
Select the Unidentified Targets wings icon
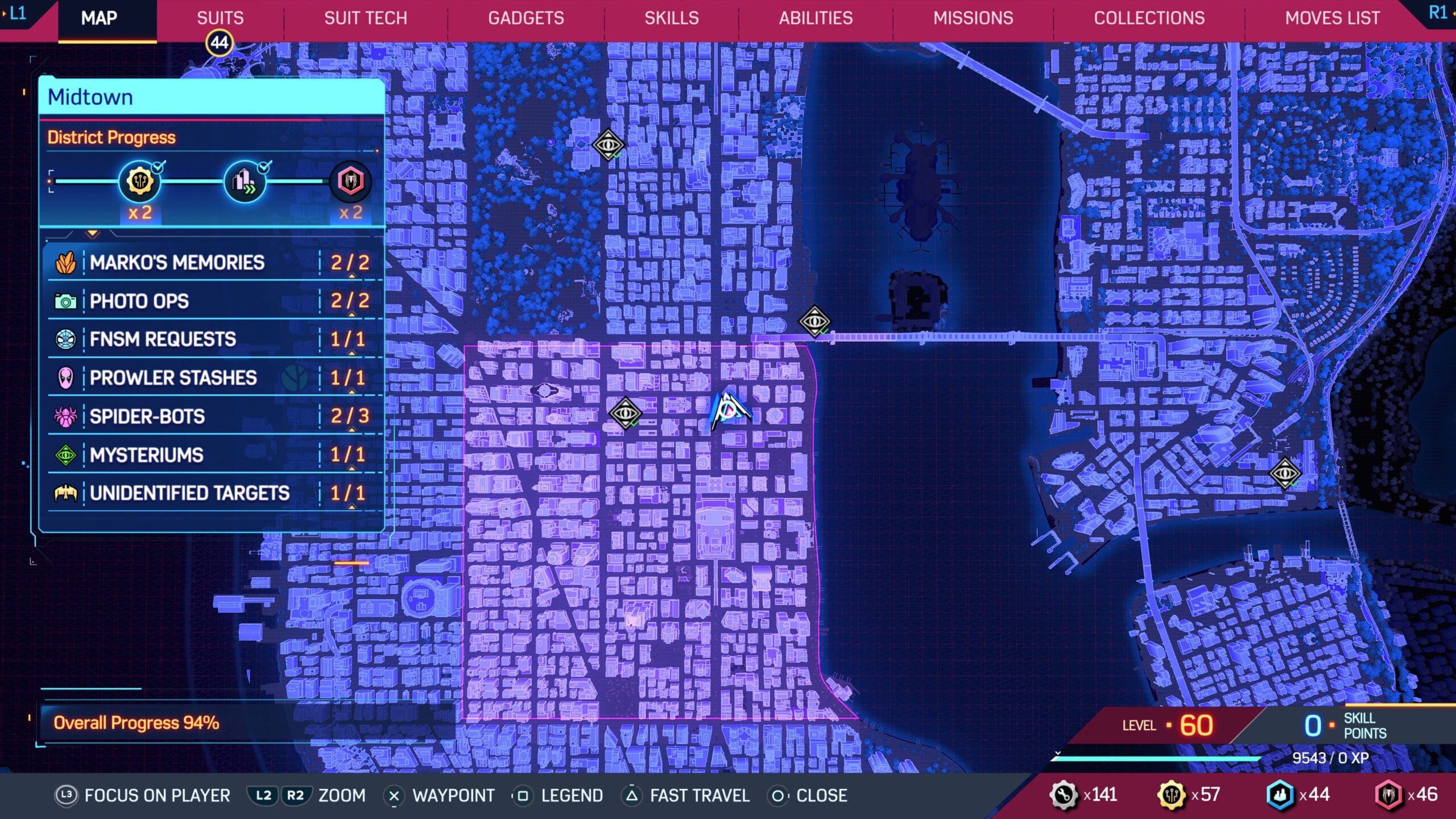[x=67, y=494]
